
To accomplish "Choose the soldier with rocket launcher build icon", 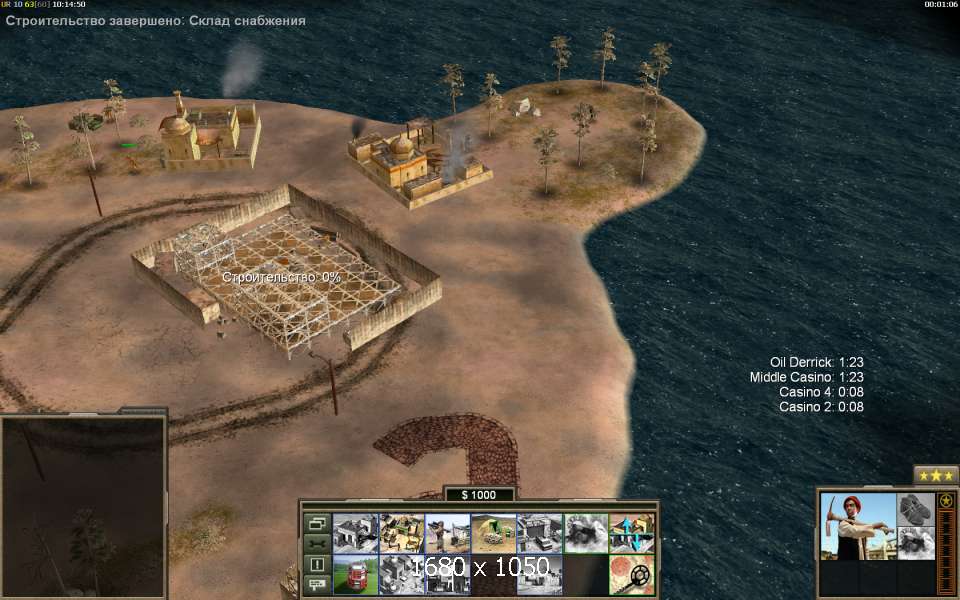I will pyautogui.click(x=447, y=534).
